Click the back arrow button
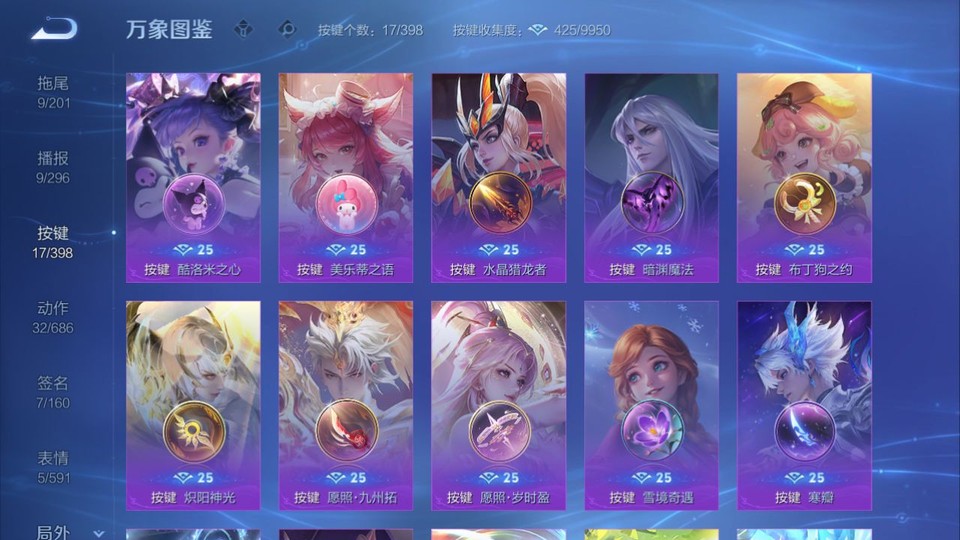Screen dimensions: 960x540 click(53, 29)
